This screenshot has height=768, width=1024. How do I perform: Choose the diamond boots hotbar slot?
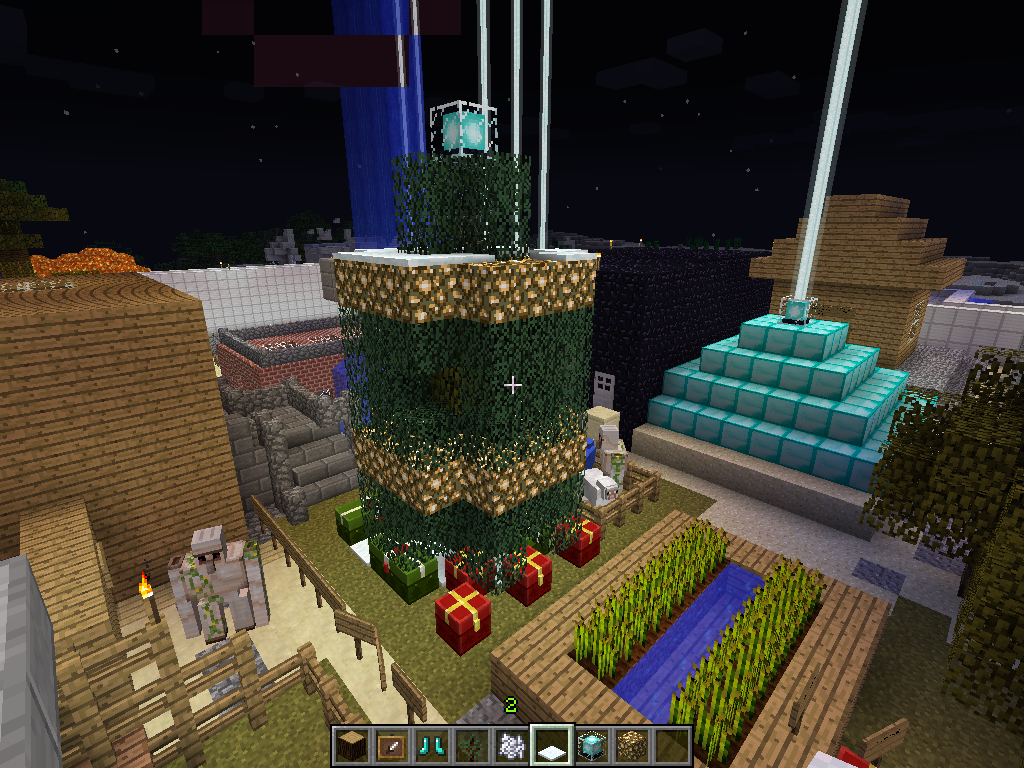pyautogui.click(x=432, y=745)
